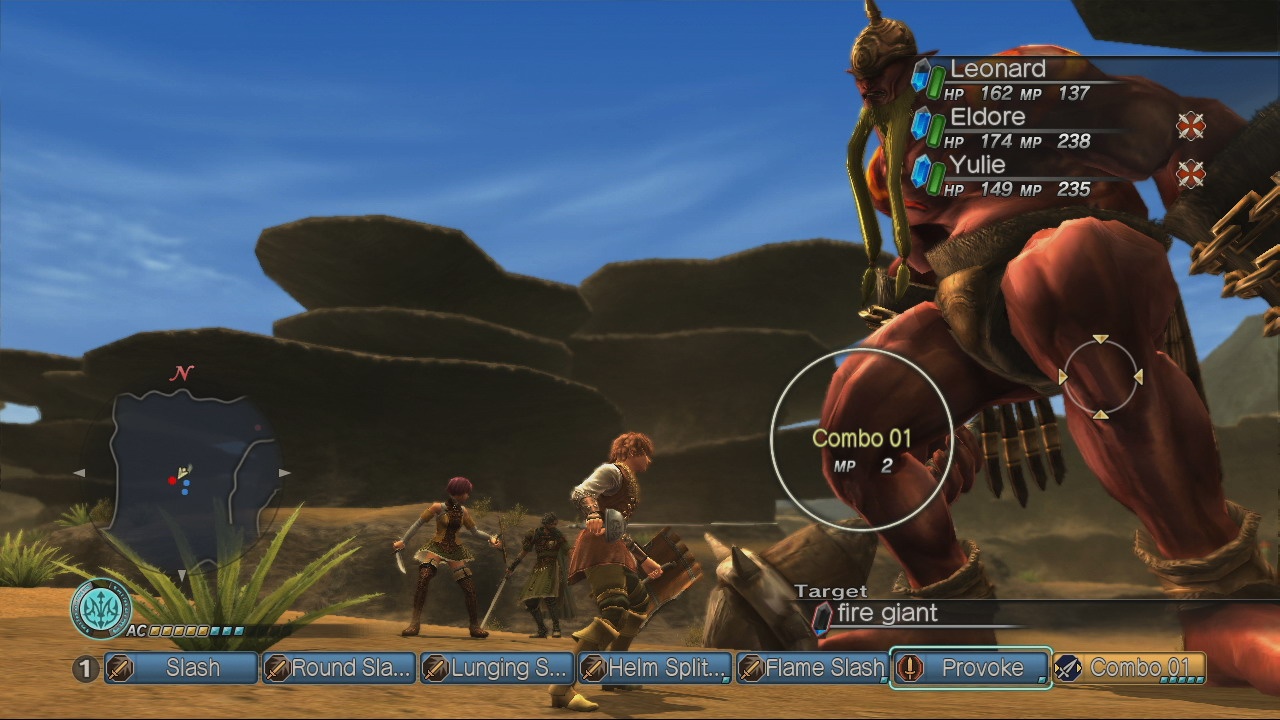Click the down arrow below the minimap
Screen dimensions: 1280x720
pos(182,575)
